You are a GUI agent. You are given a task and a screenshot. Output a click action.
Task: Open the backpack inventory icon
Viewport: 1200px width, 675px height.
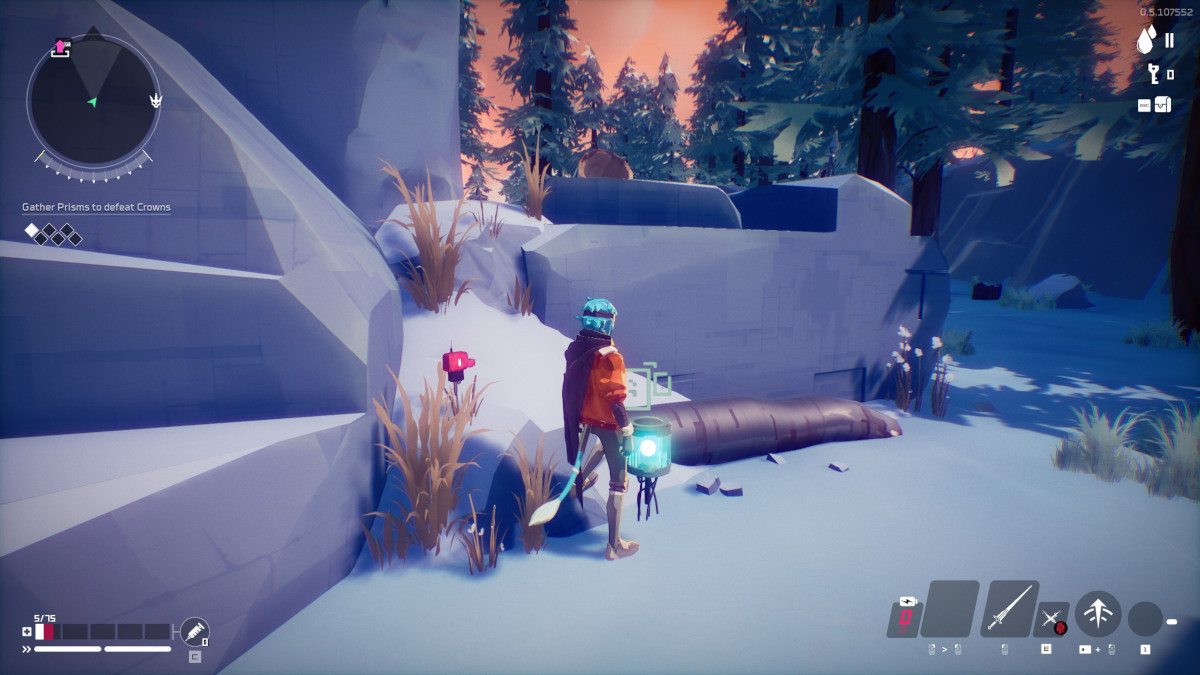point(1162,104)
